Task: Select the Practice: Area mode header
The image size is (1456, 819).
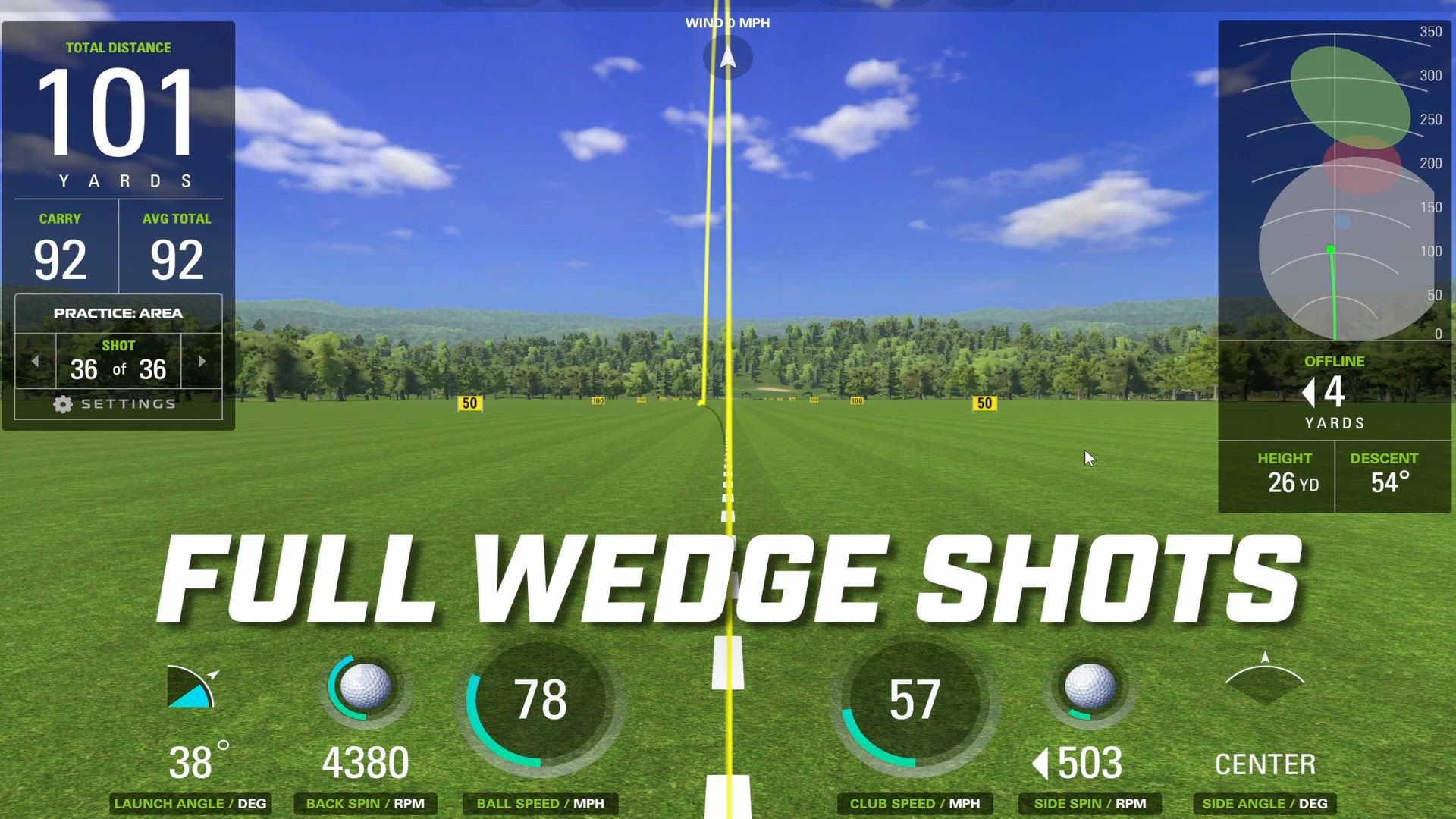Action: point(118,313)
